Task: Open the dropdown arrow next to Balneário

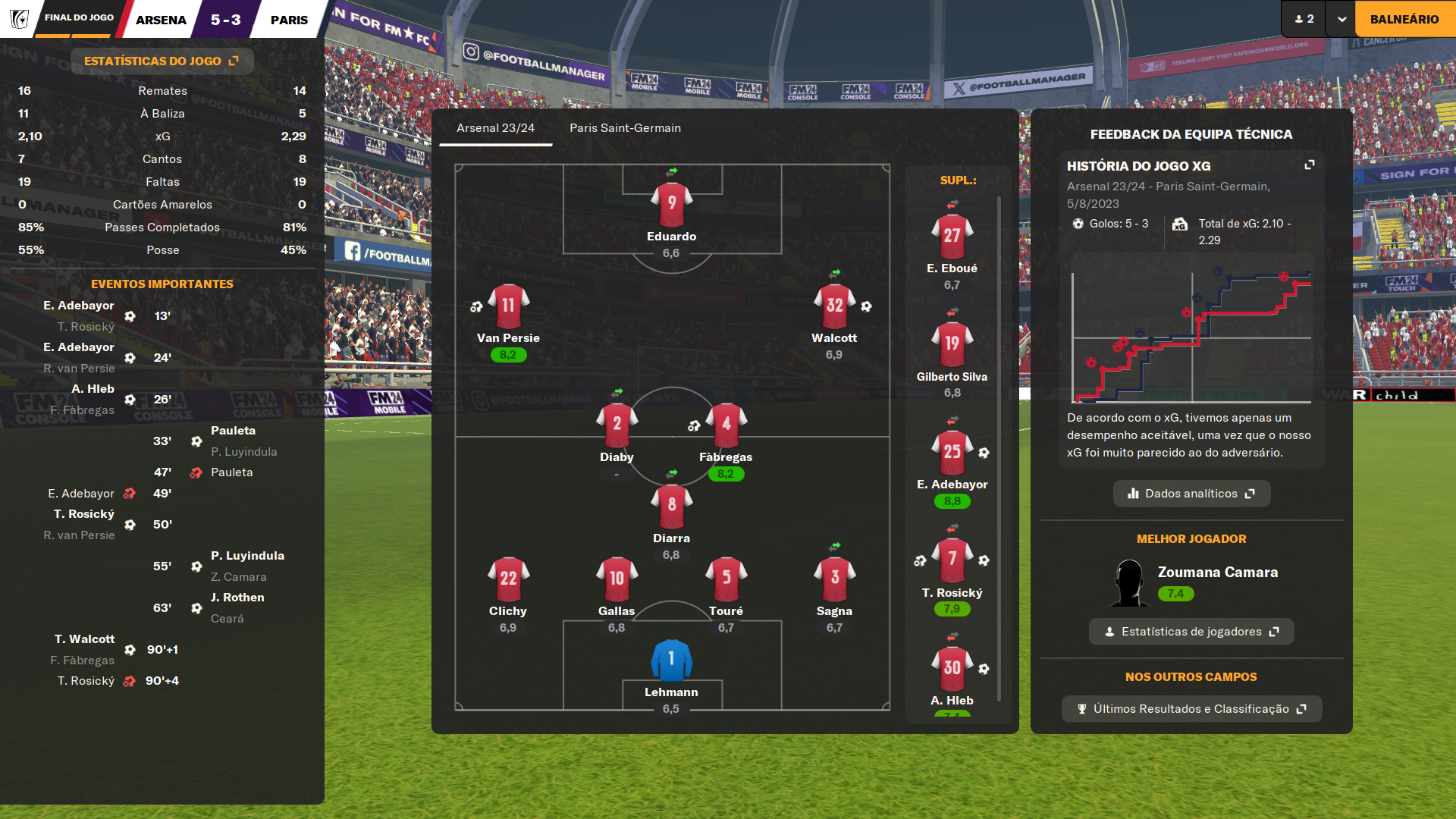Action: pyautogui.click(x=1341, y=19)
